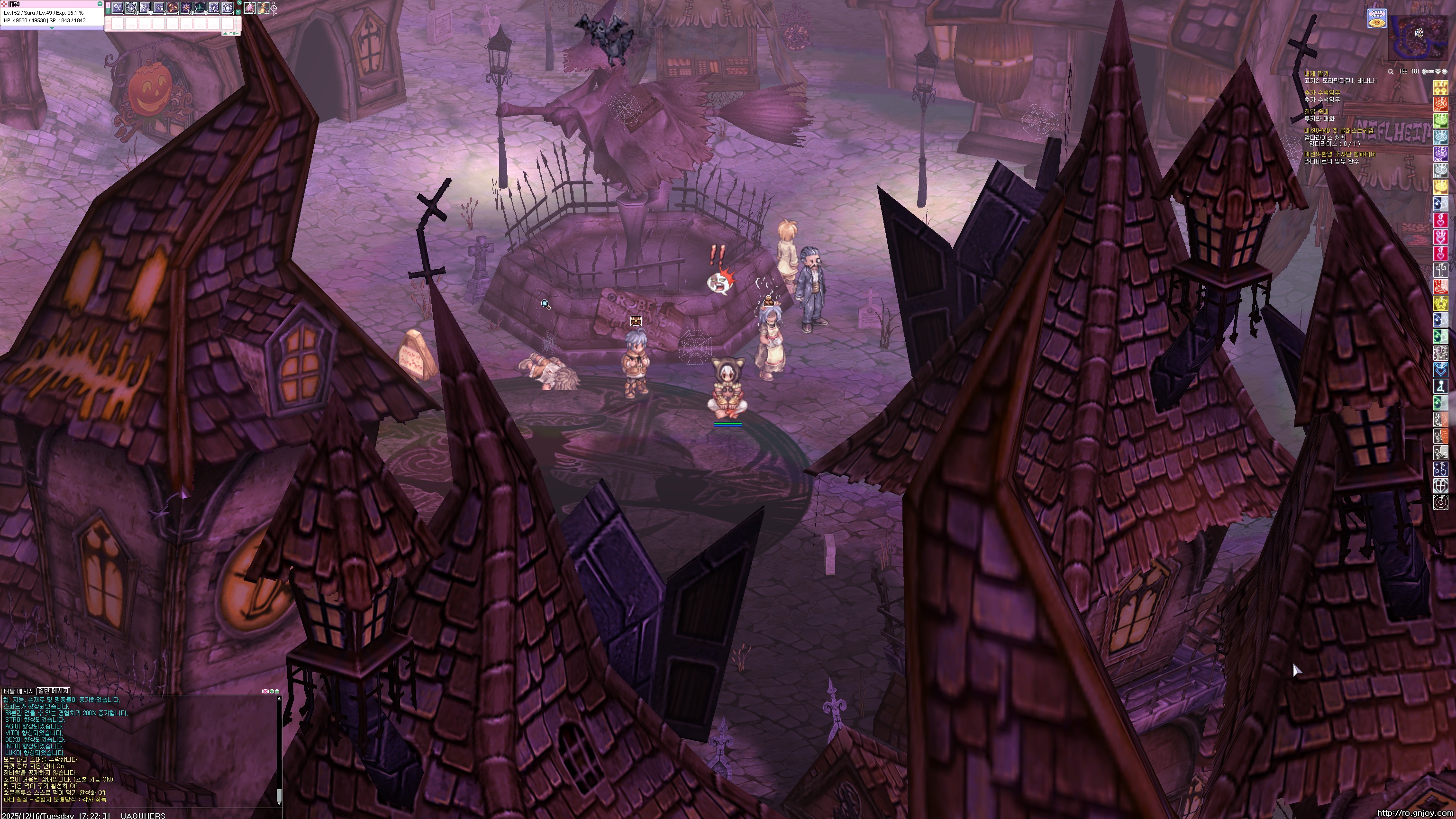Viewport: 1456px width, 819px height.
Task: Open the 미션8-MD 옛 글래스트헤임 quest entry
Action: coord(1338,130)
